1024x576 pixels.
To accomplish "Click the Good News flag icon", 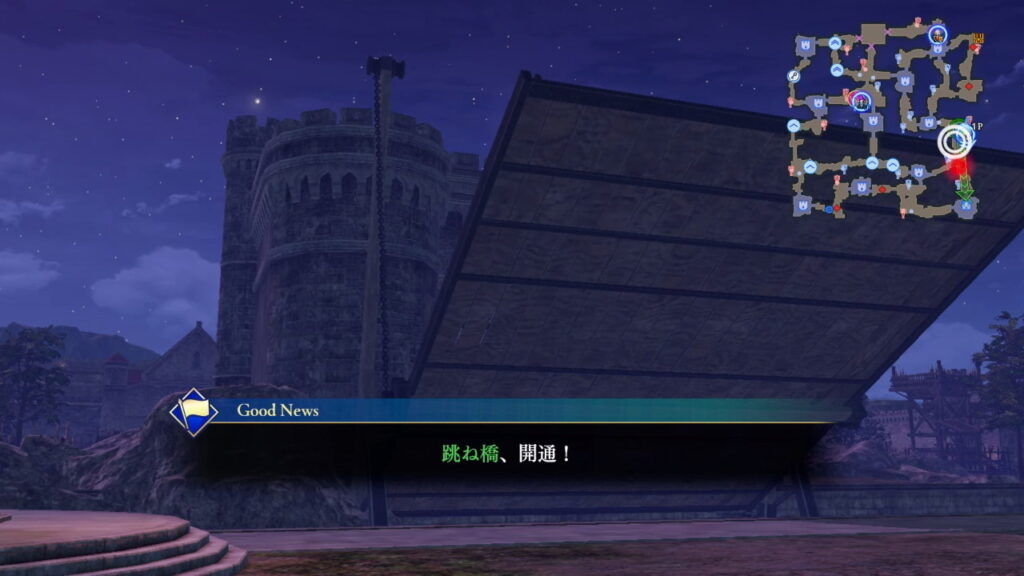I will [193, 411].
